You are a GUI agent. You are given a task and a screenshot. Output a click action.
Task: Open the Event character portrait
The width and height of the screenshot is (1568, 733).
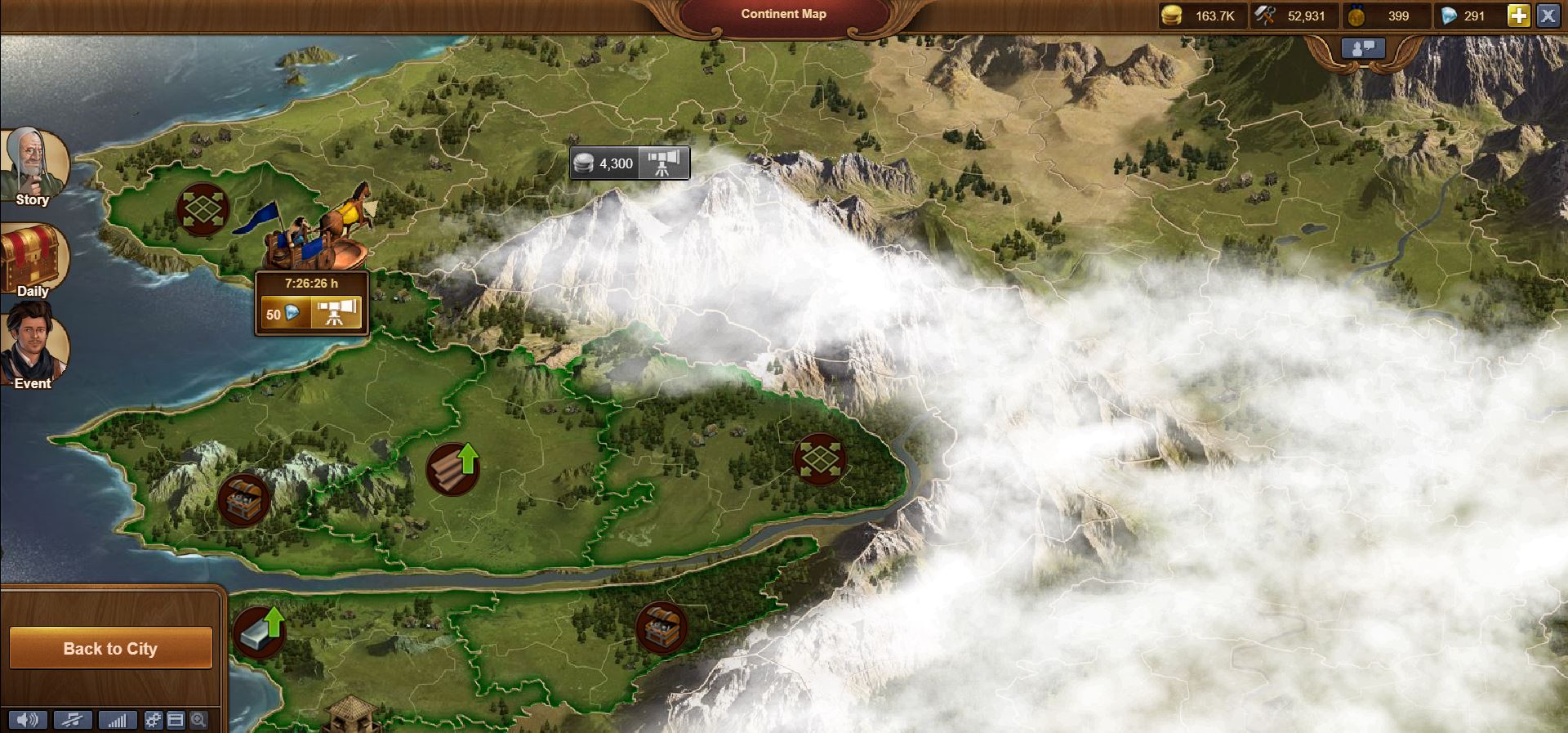[x=33, y=347]
